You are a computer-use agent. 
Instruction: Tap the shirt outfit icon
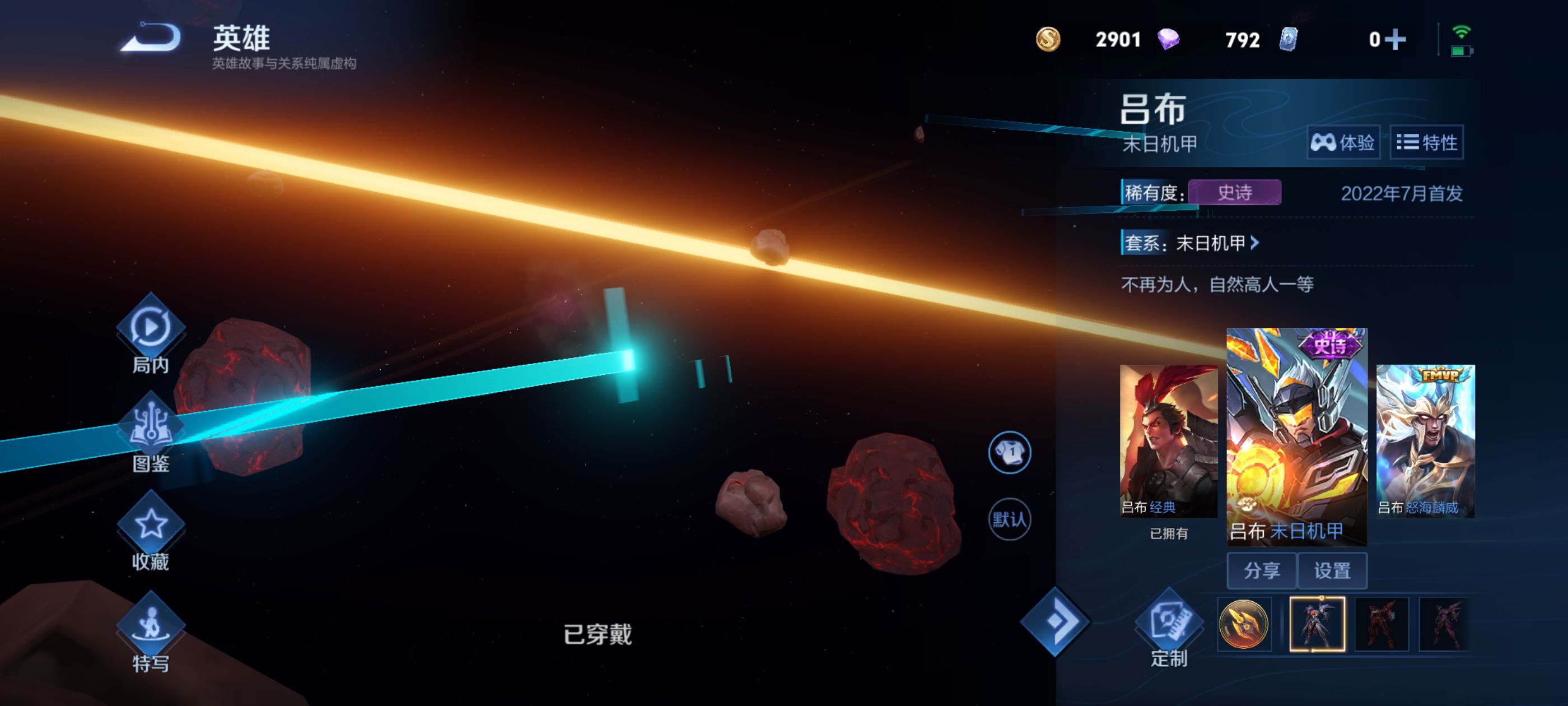(1009, 453)
